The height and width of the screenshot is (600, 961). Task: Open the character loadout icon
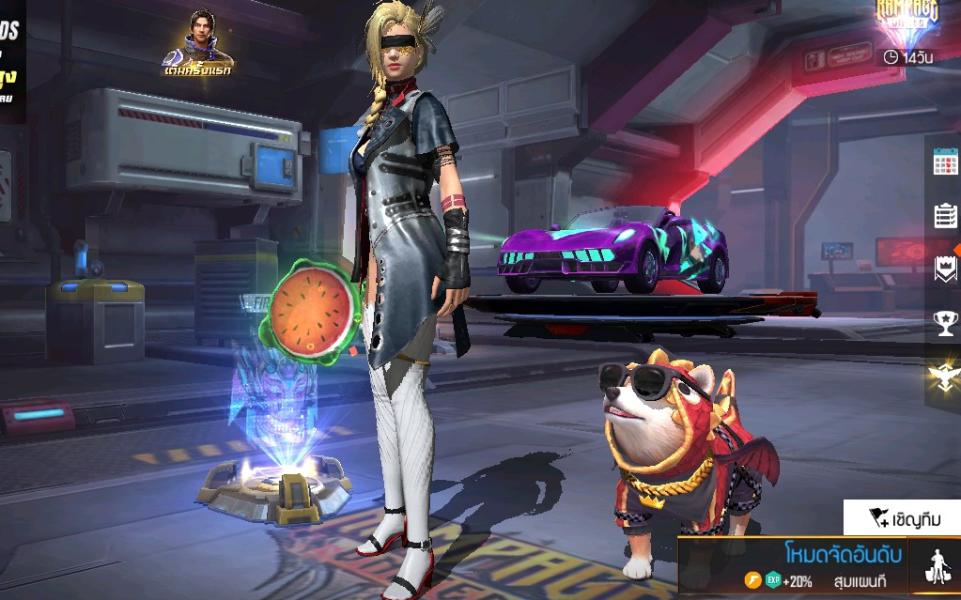pyautogui.click(x=938, y=568)
